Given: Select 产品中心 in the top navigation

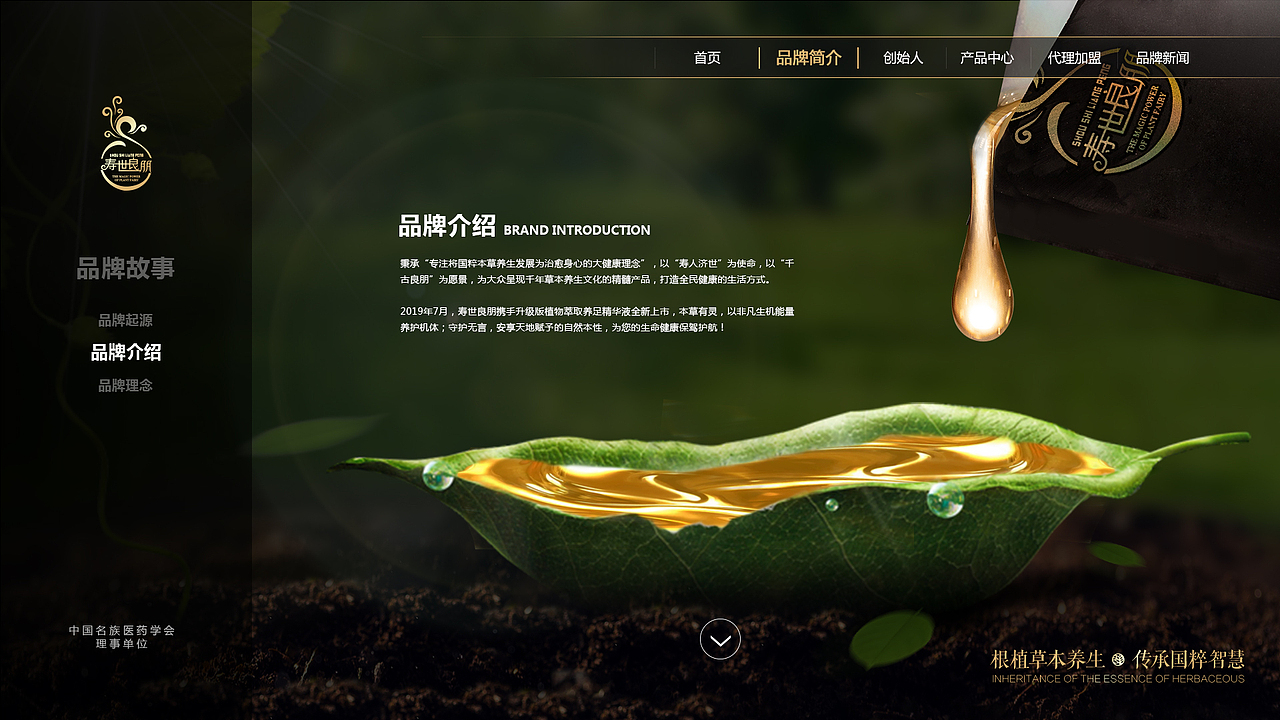Looking at the screenshot, I should pos(985,58).
